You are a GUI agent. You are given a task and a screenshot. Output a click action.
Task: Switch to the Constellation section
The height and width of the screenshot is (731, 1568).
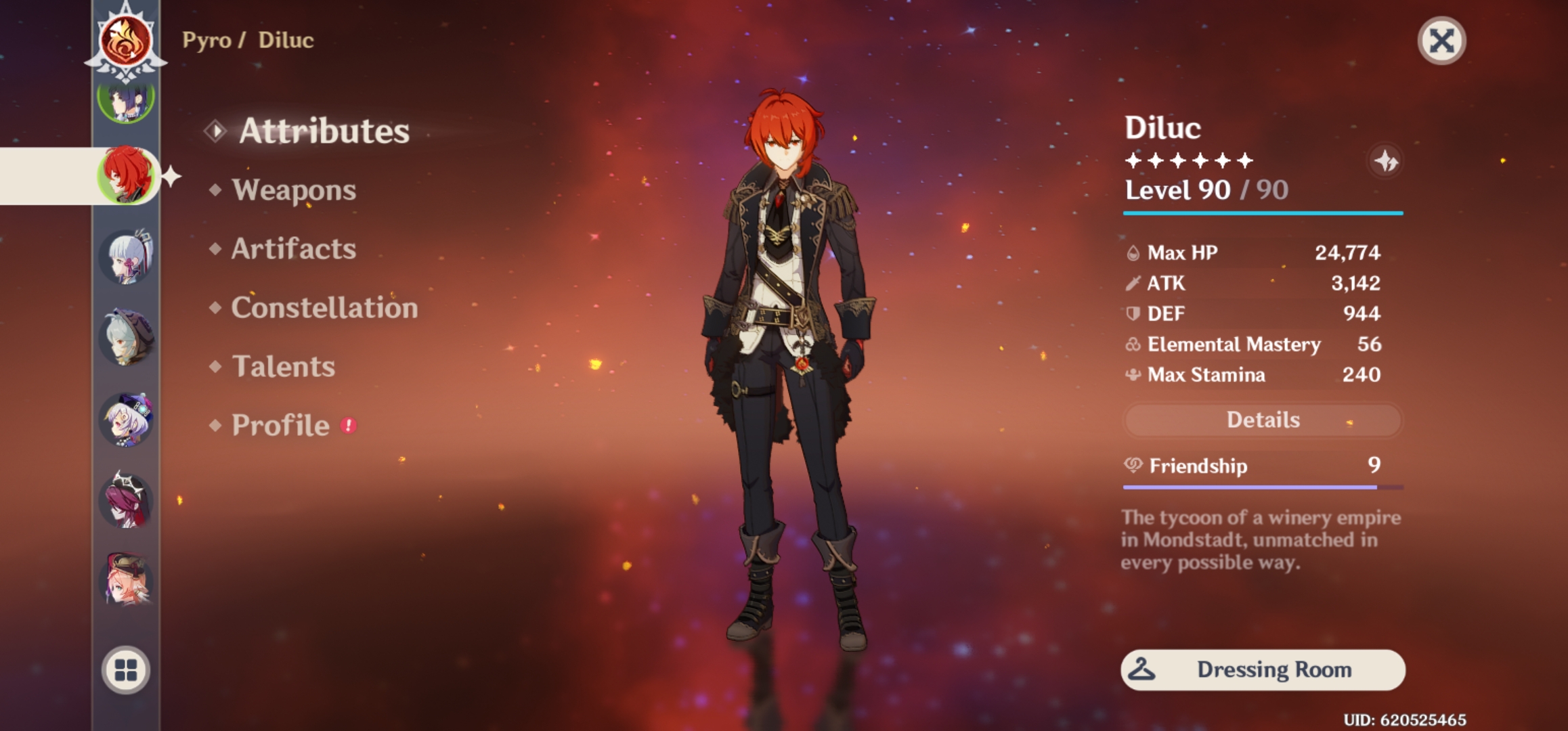pos(323,308)
